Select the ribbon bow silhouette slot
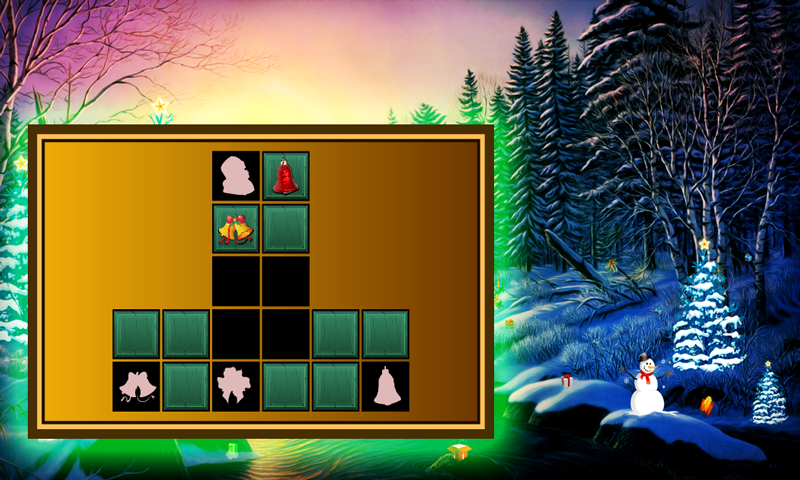 (x=236, y=386)
